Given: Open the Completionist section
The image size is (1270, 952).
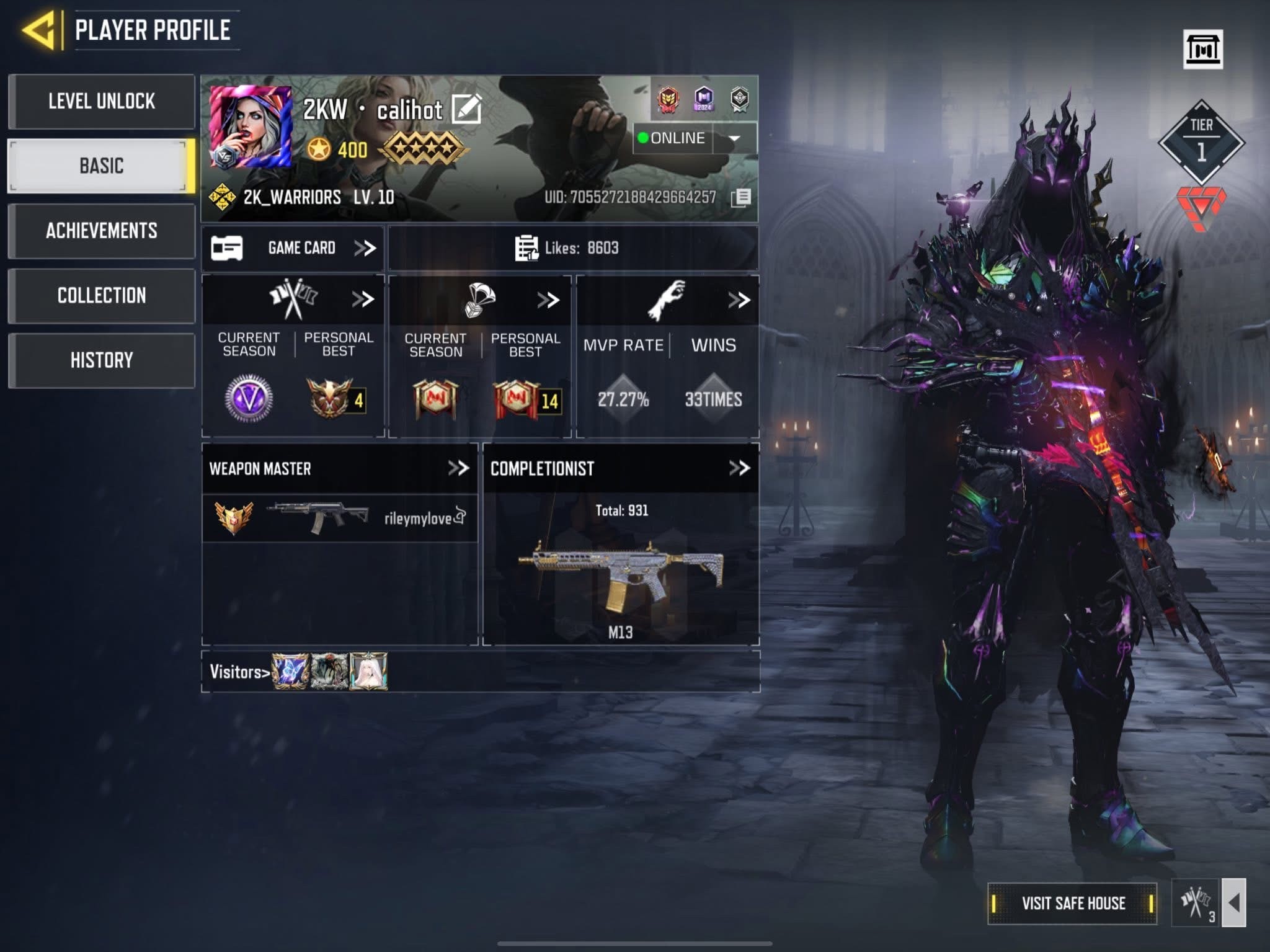Looking at the screenshot, I should coord(739,468).
